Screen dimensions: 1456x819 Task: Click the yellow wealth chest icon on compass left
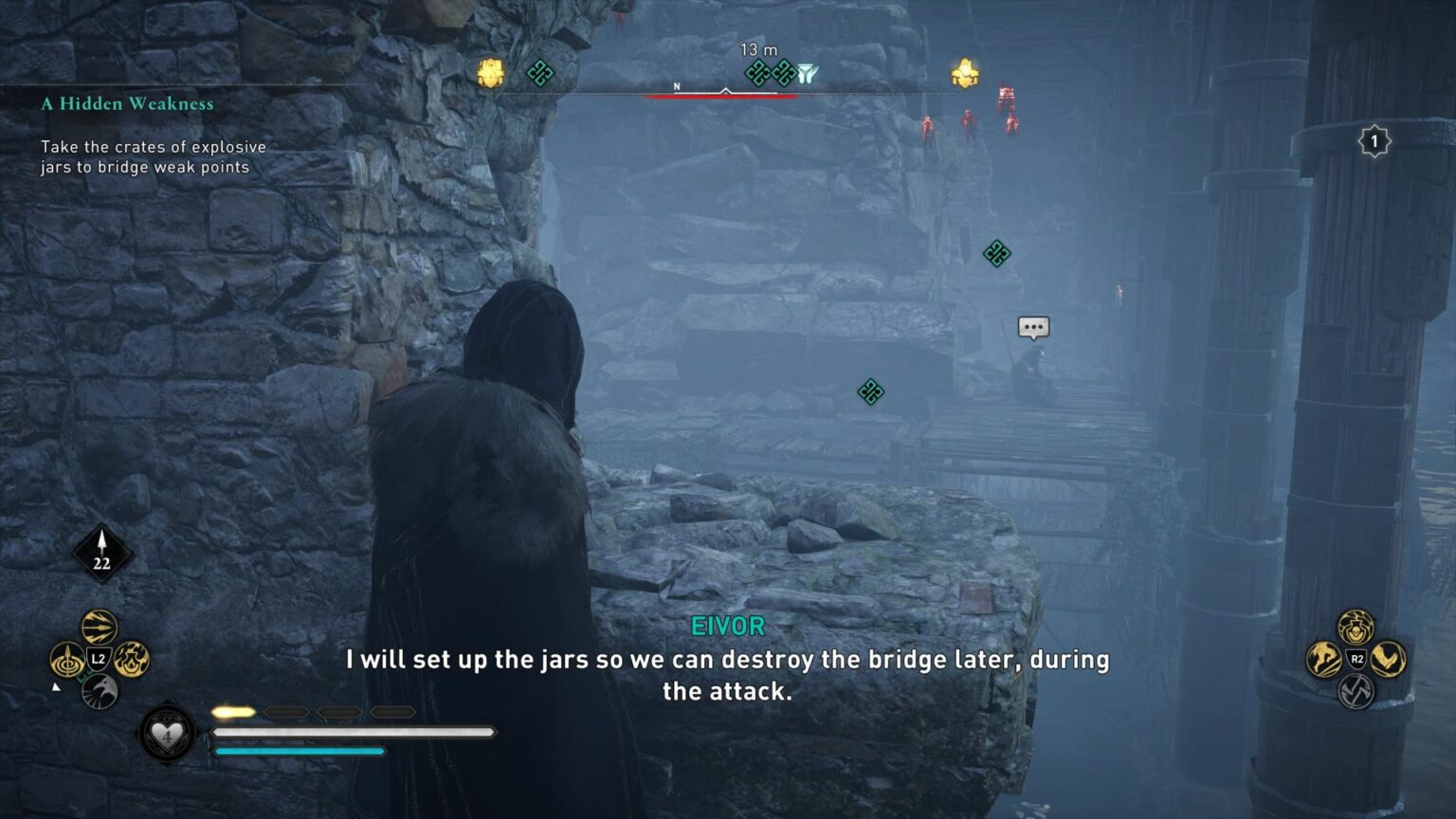pyautogui.click(x=489, y=71)
